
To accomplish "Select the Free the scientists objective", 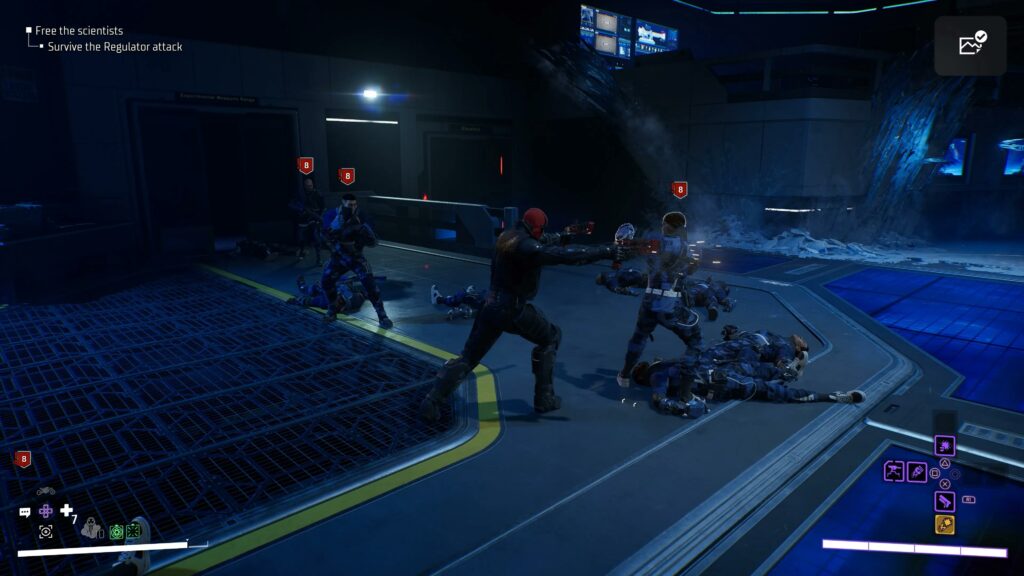I will point(79,31).
